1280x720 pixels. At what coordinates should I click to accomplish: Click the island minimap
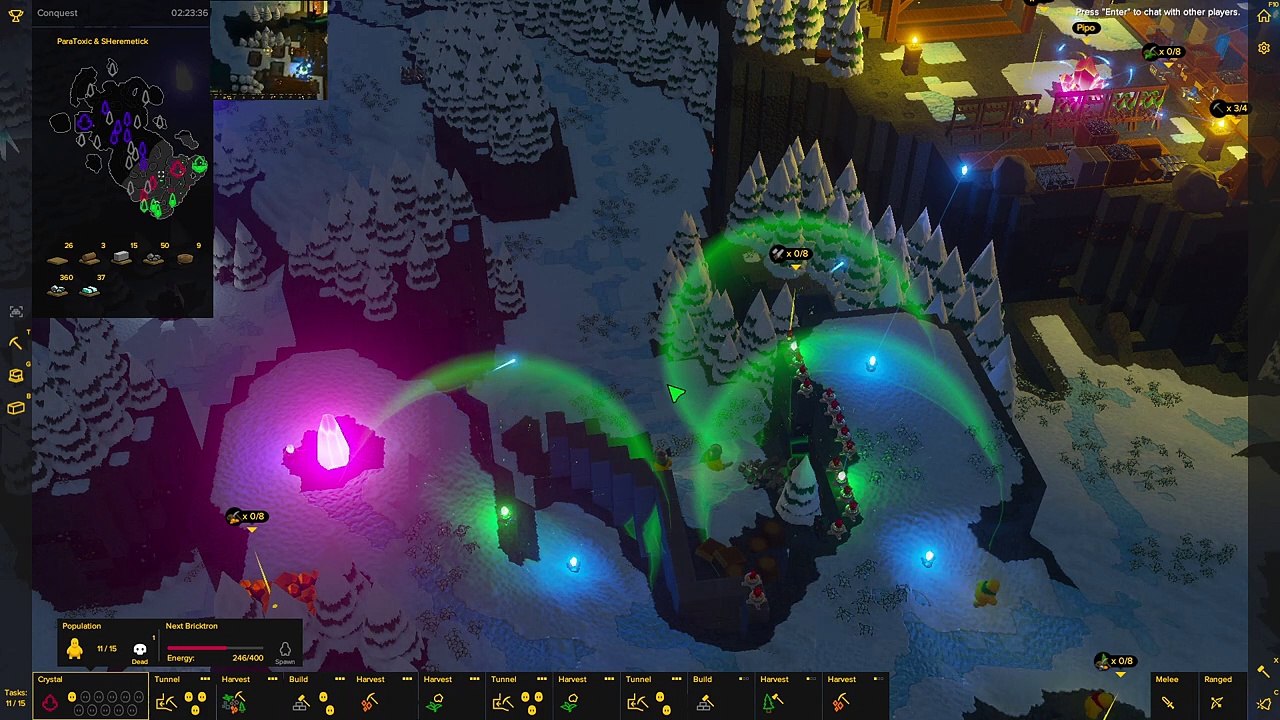(125, 140)
